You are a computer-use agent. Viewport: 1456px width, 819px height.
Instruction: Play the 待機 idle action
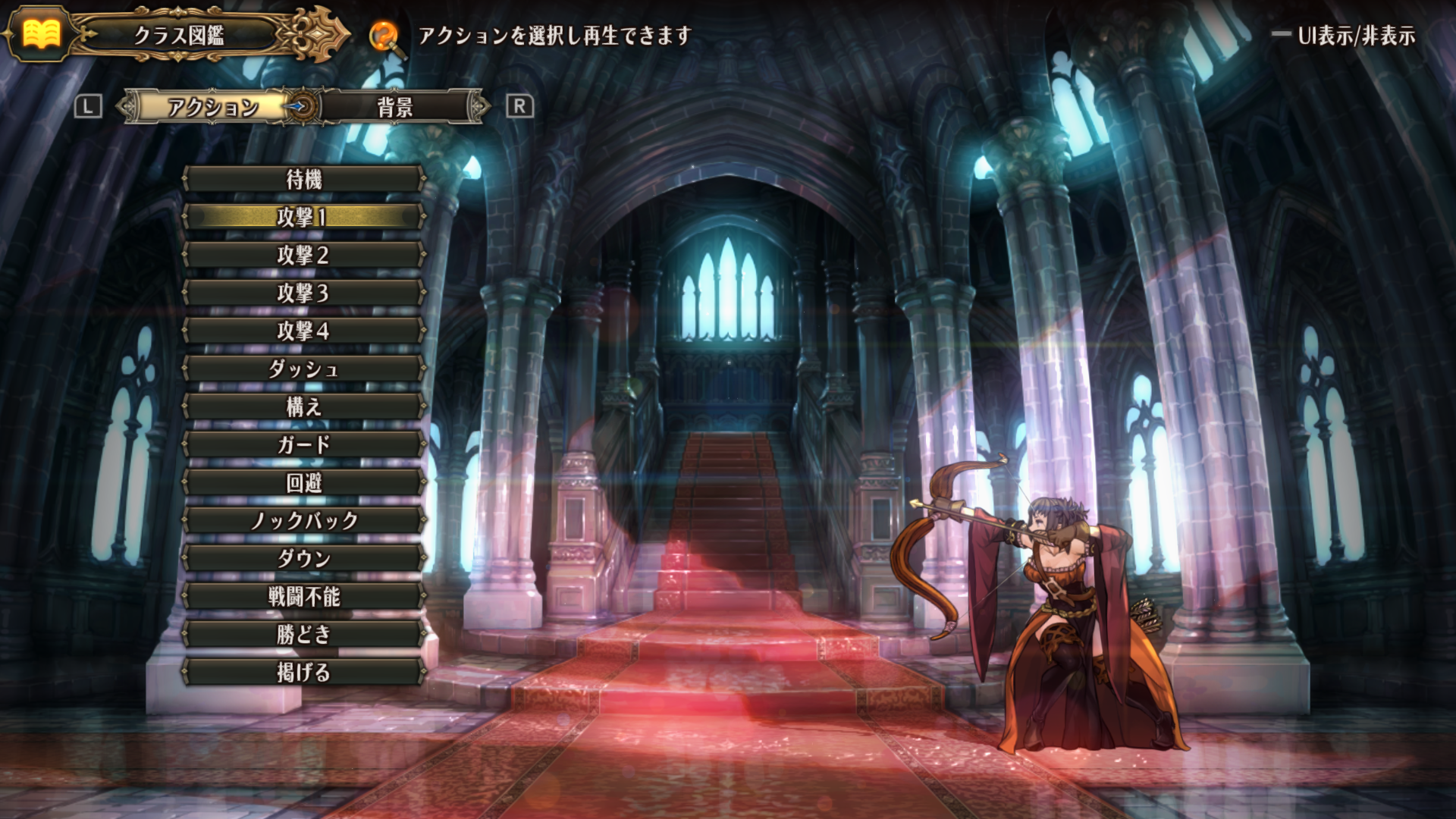pyautogui.click(x=303, y=180)
